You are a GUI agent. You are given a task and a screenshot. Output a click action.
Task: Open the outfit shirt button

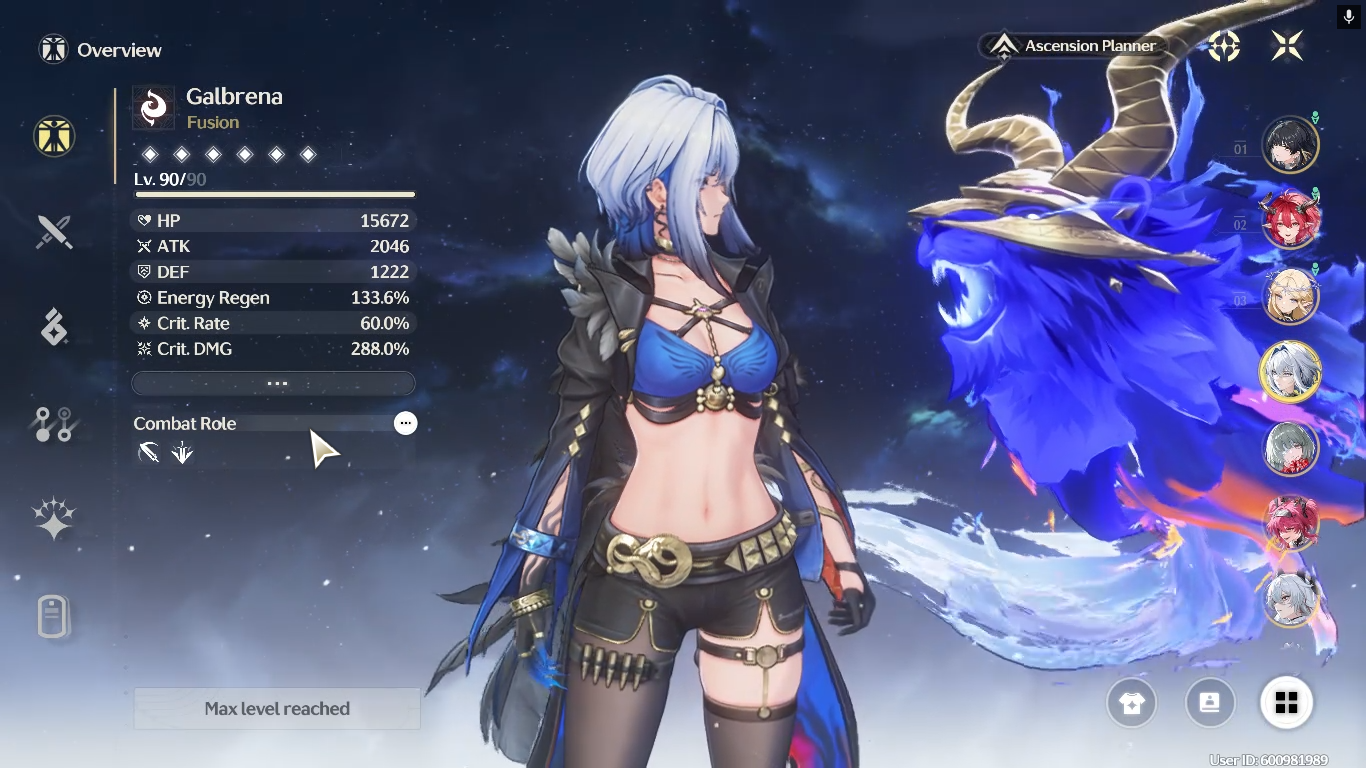(1131, 703)
